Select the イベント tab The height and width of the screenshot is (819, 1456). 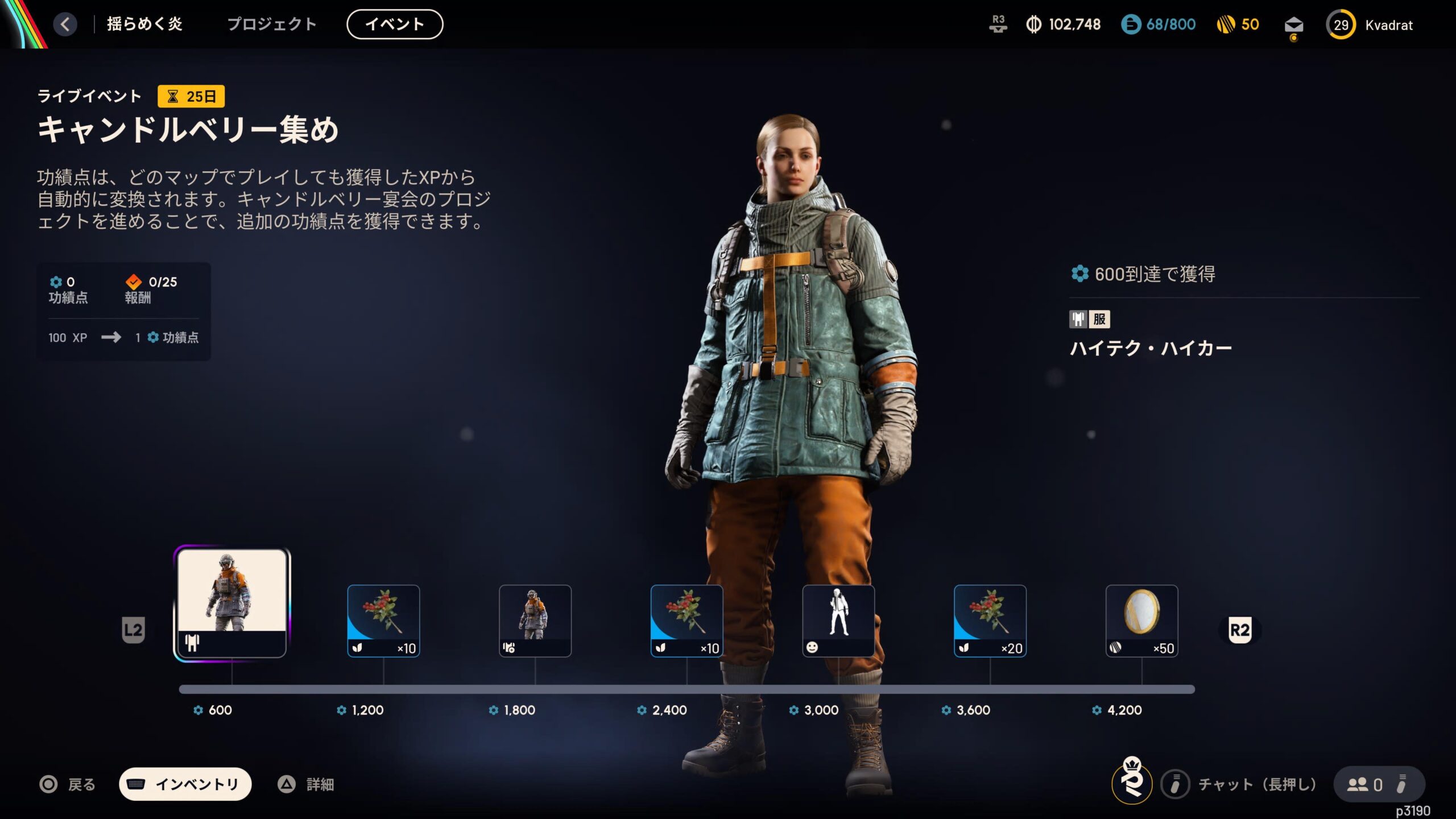coord(395,24)
